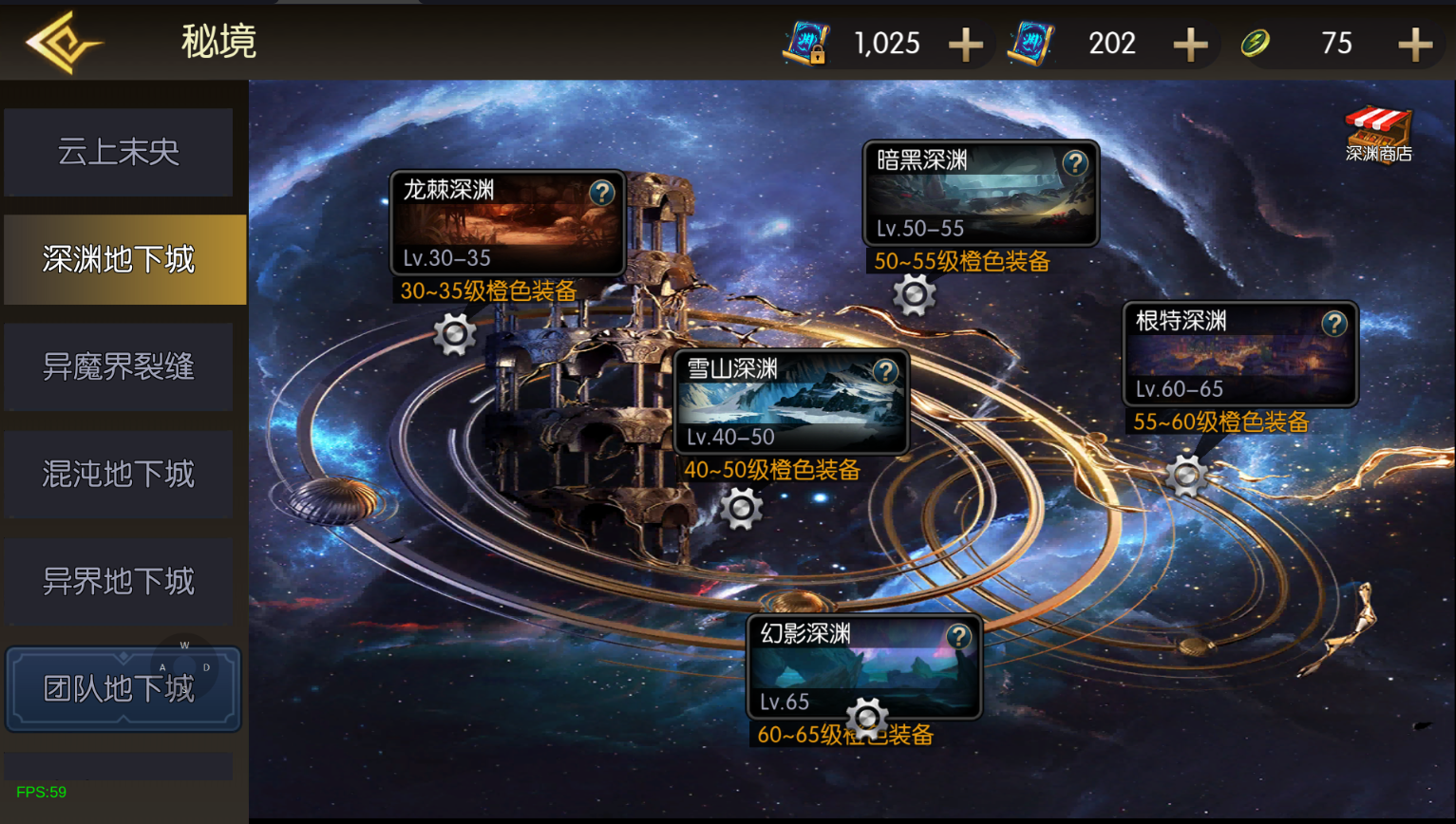
Task: Add more blue tickets (202)
Action: (x=1190, y=44)
